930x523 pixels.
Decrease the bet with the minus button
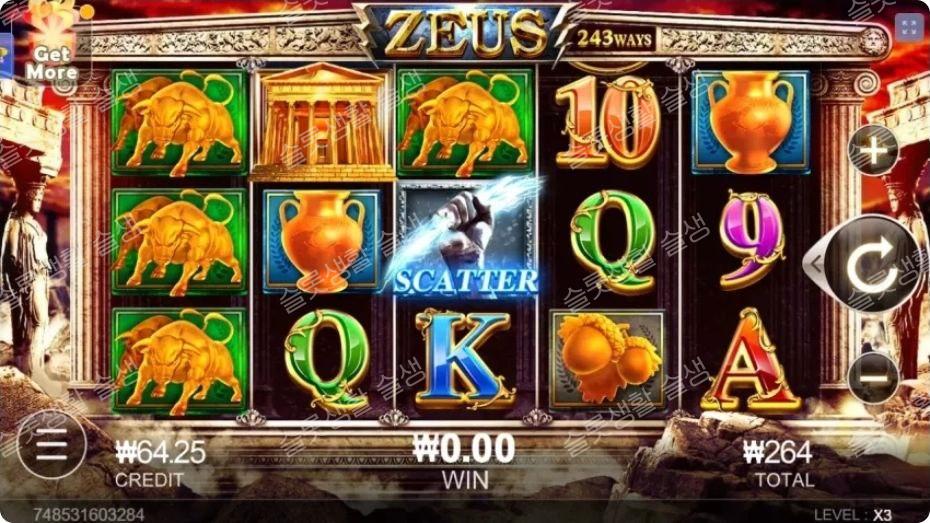[x=873, y=378]
